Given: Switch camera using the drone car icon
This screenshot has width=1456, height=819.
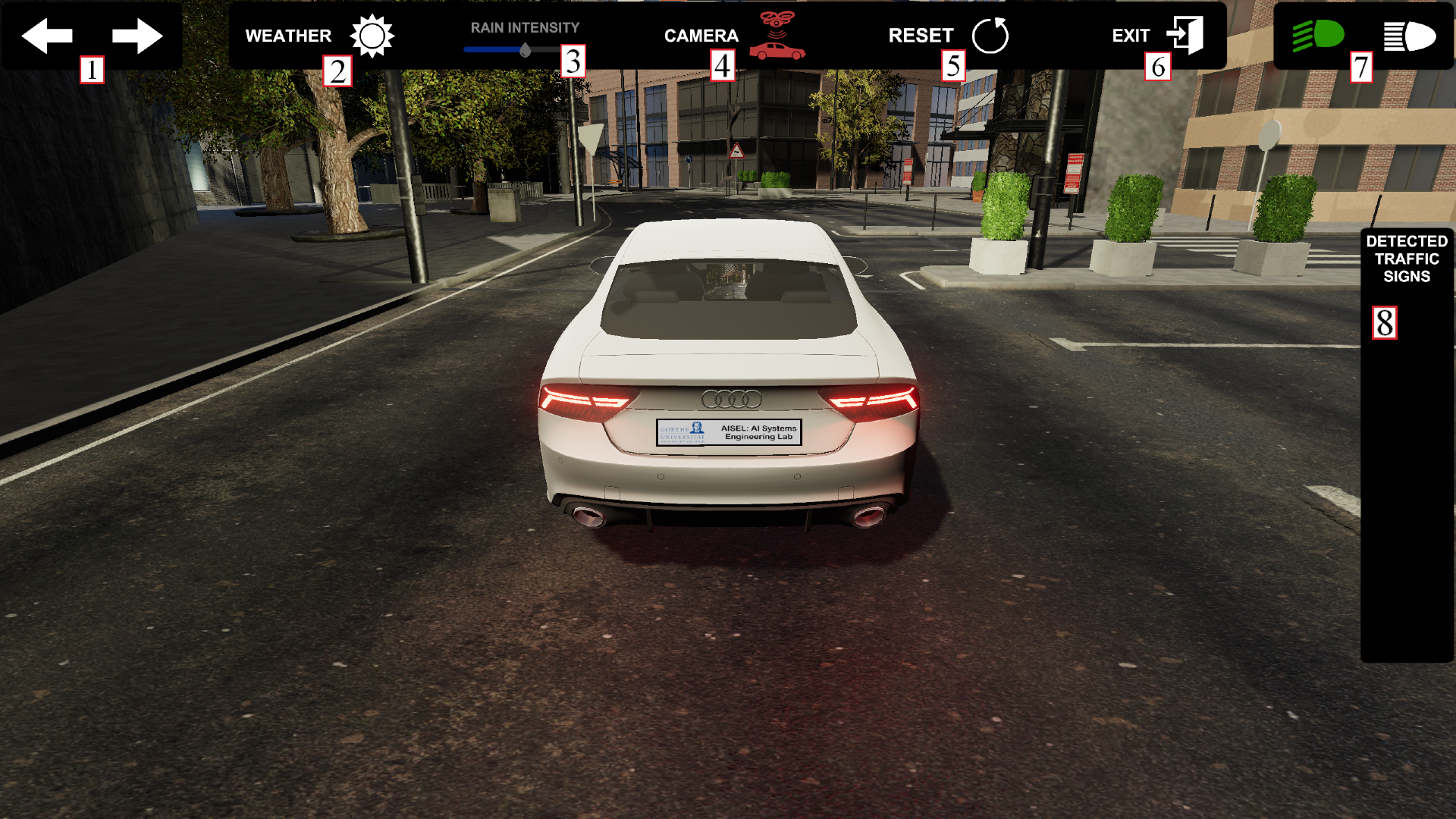Looking at the screenshot, I should (777, 36).
